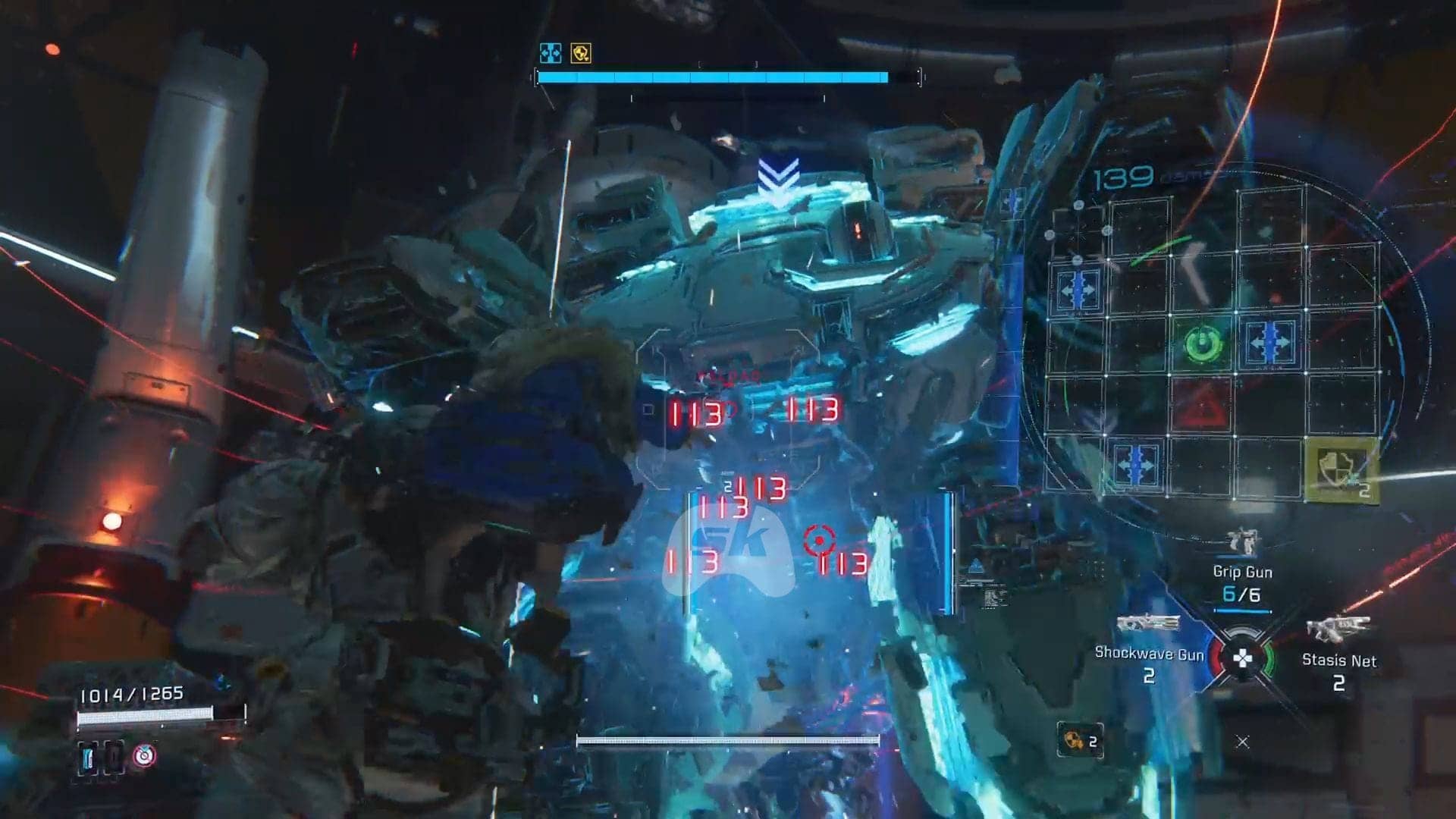Click the red crossed-out circle status icon
This screenshot has height=819, width=1456.
[x=144, y=755]
